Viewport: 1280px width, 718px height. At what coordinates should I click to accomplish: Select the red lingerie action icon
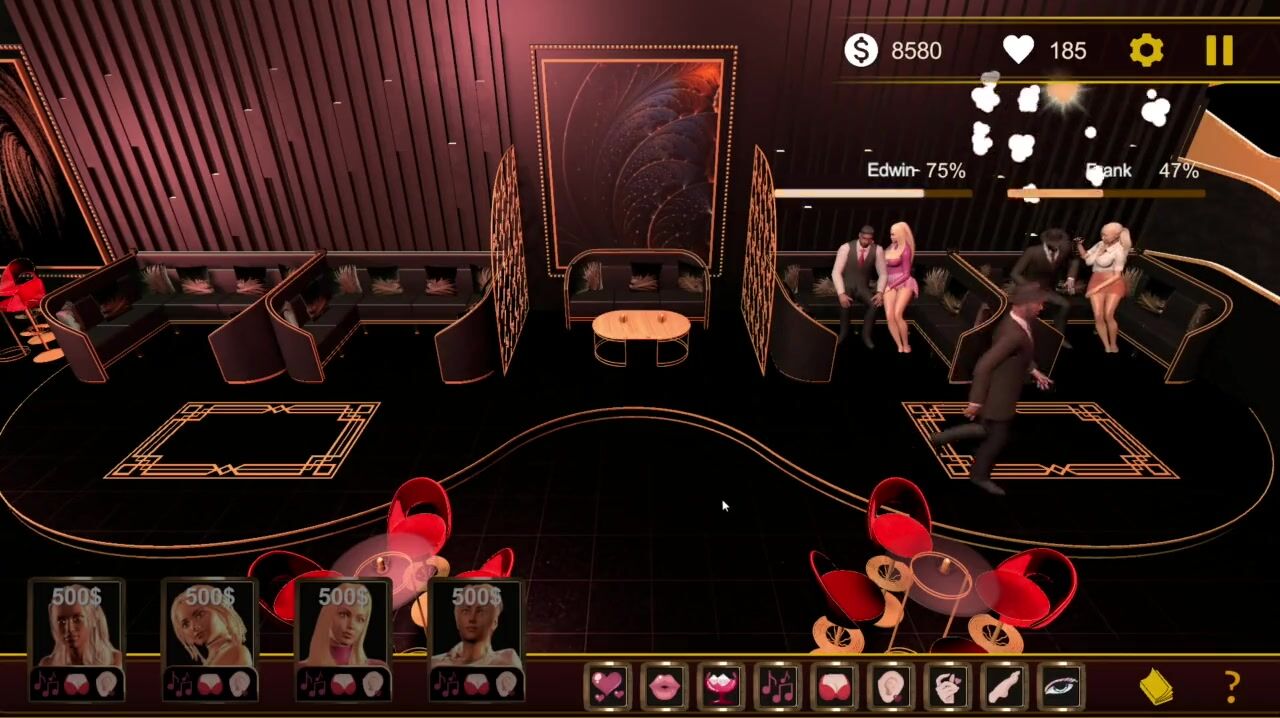tap(835, 686)
